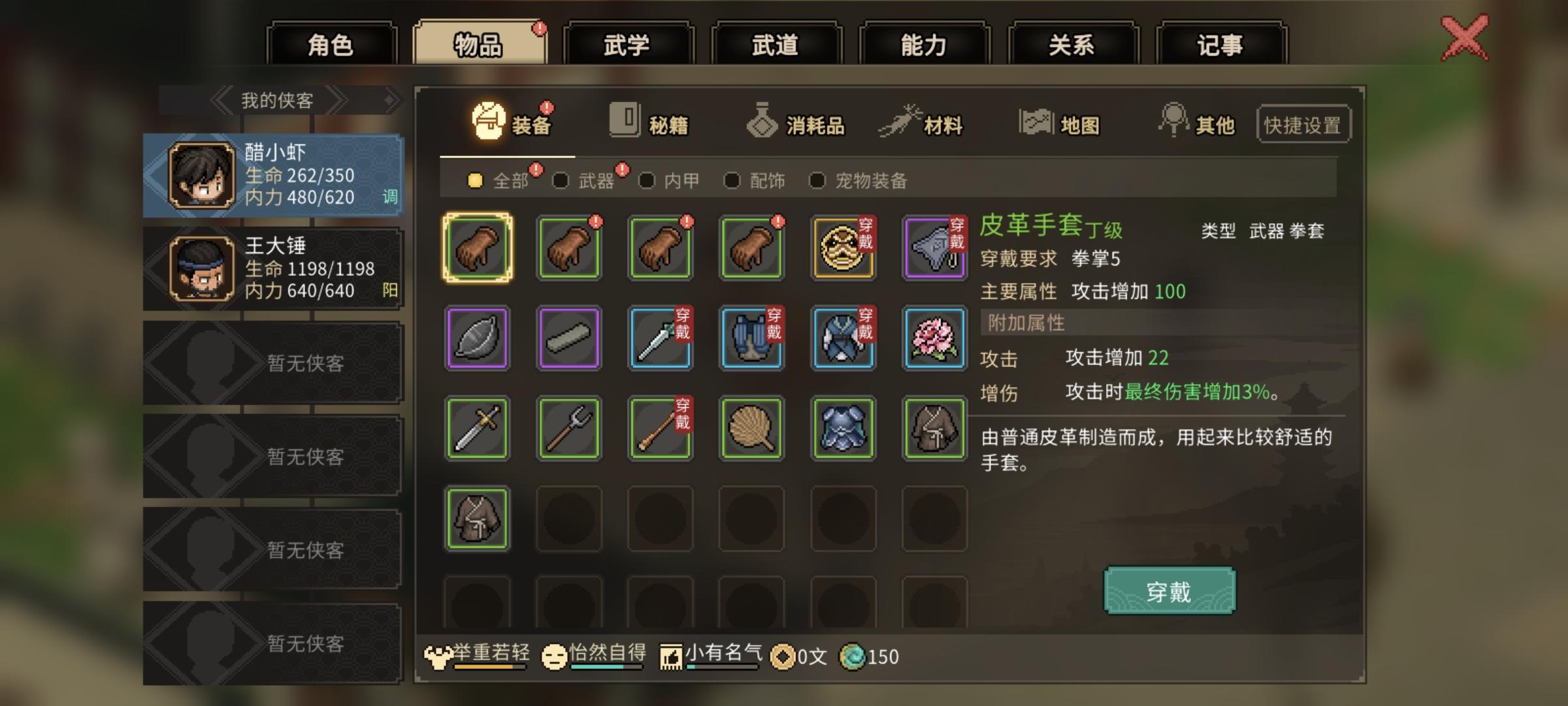Select the 其他 miscellaneous category icon
1568x706 pixels.
pos(1175,122)
